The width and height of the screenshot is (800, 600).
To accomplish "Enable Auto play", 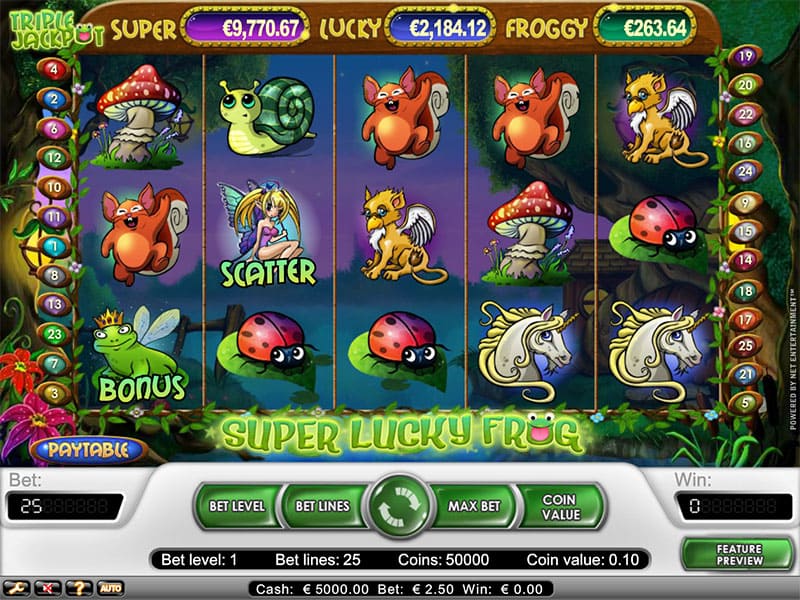I will click(x=109, y=588).
